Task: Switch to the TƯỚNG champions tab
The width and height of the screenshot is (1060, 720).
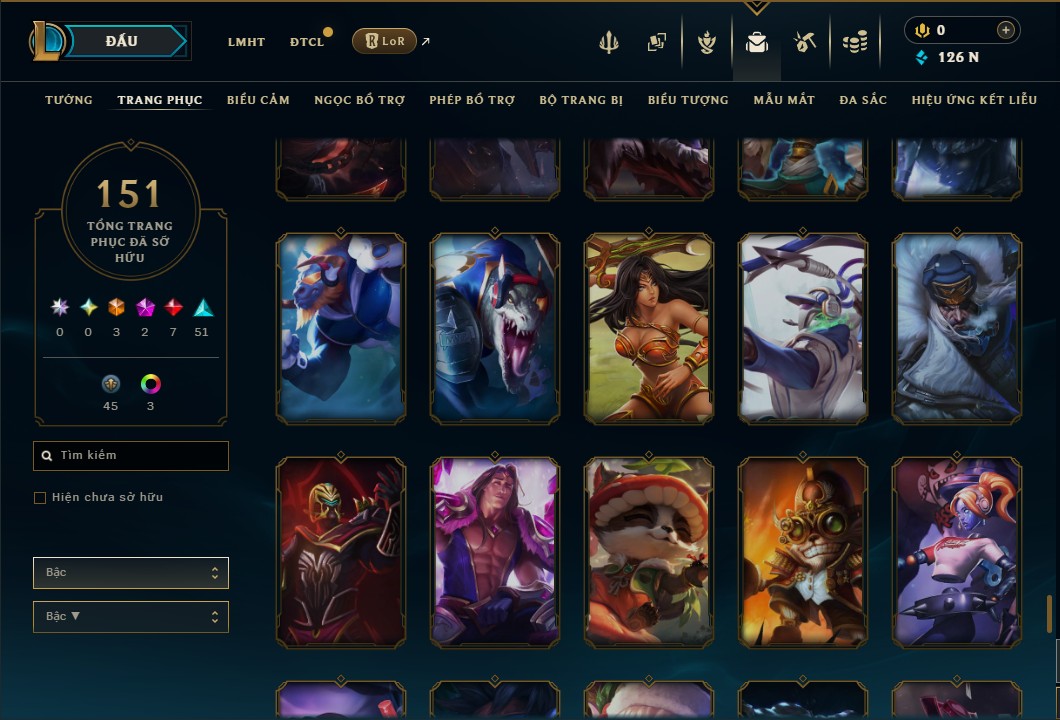Action: (69, 100)
